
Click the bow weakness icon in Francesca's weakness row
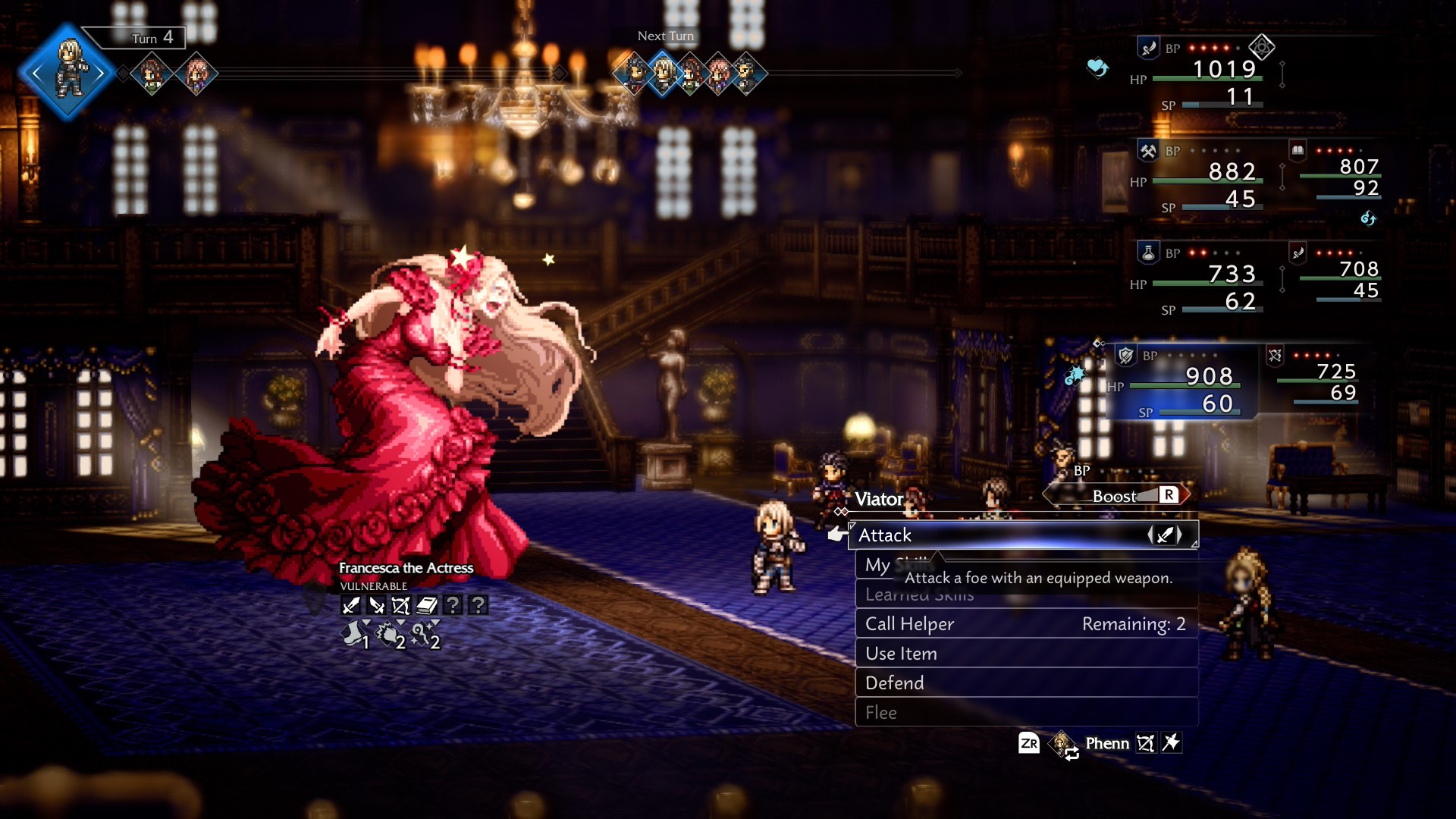click(400, 605)
